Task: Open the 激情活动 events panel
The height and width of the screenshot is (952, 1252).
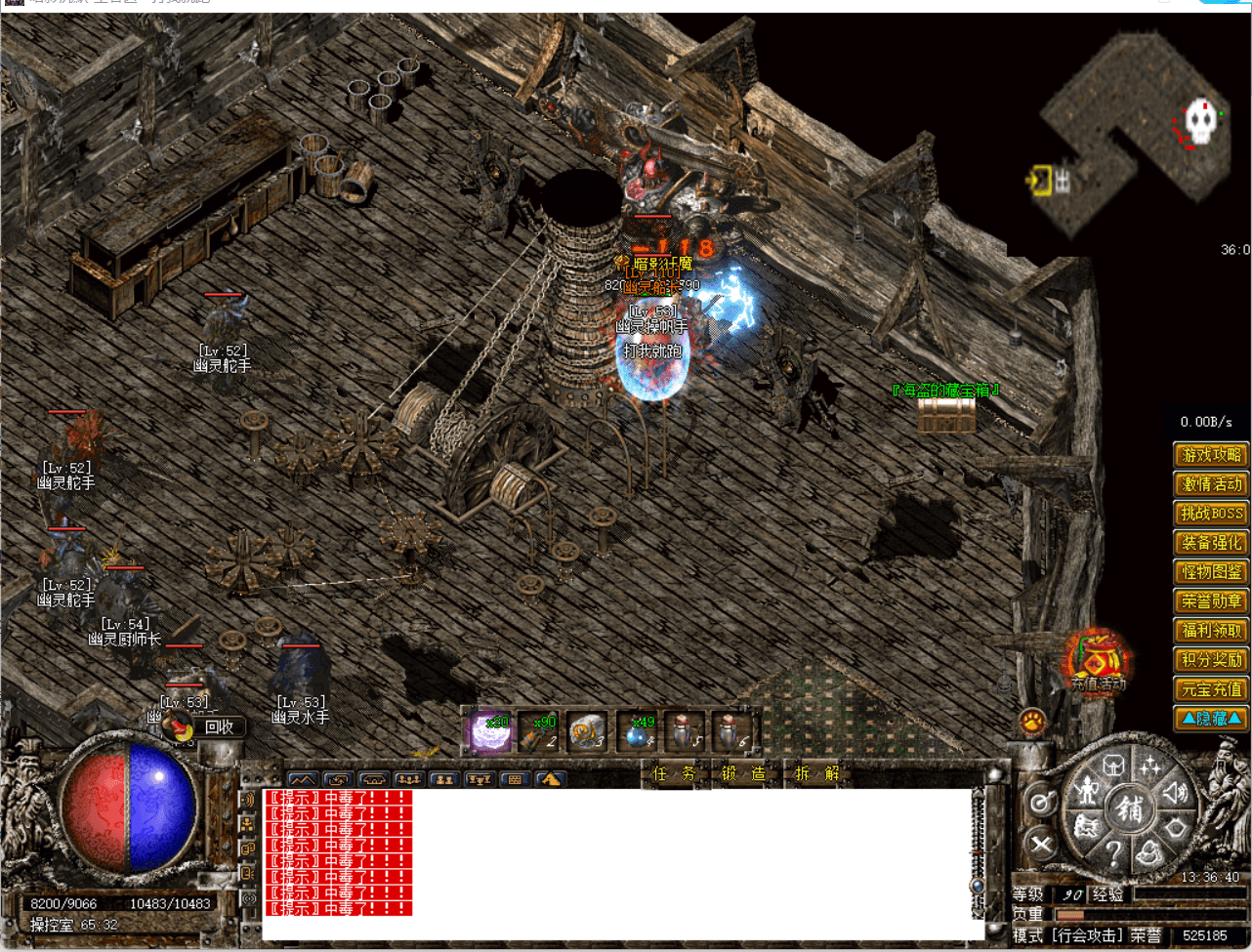Action: pos(1211,484)
